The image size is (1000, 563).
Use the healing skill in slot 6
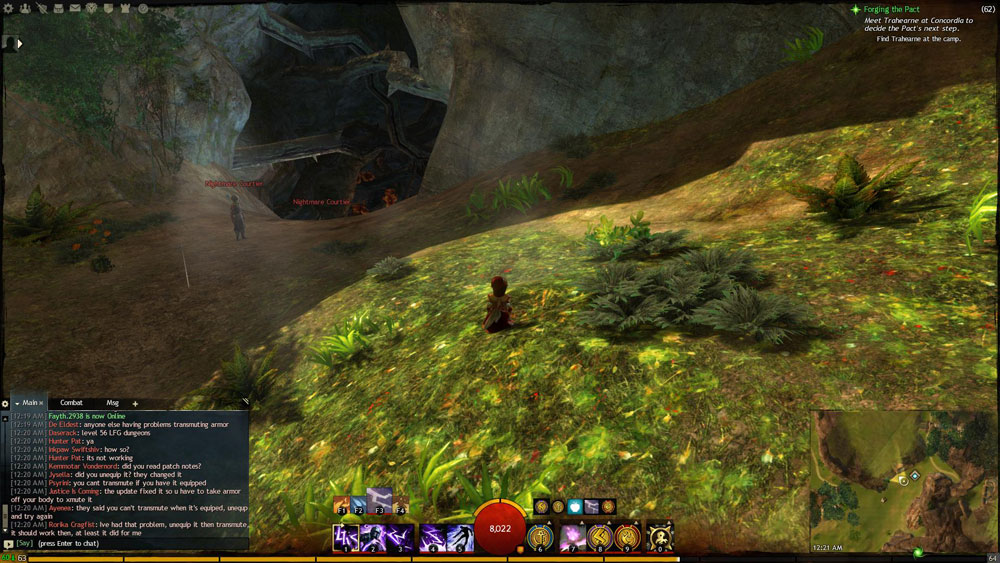point(540,538)
